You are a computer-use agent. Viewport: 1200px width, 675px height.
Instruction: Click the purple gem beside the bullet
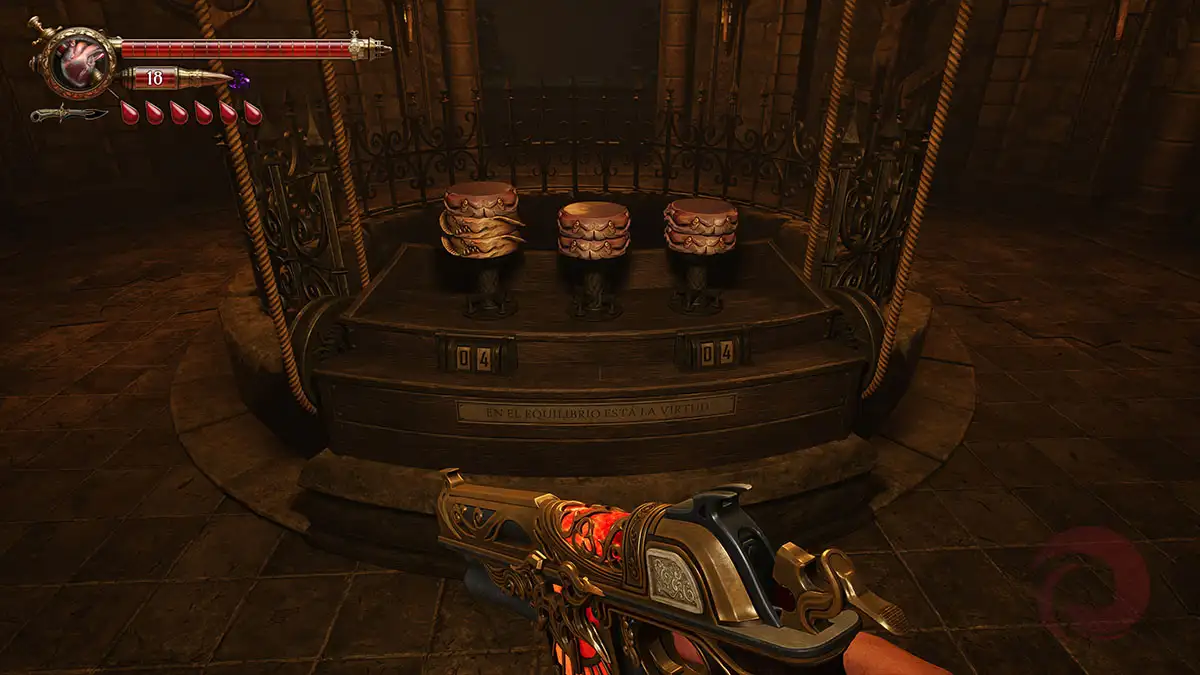pyautogui.click(x=239, y=79)
